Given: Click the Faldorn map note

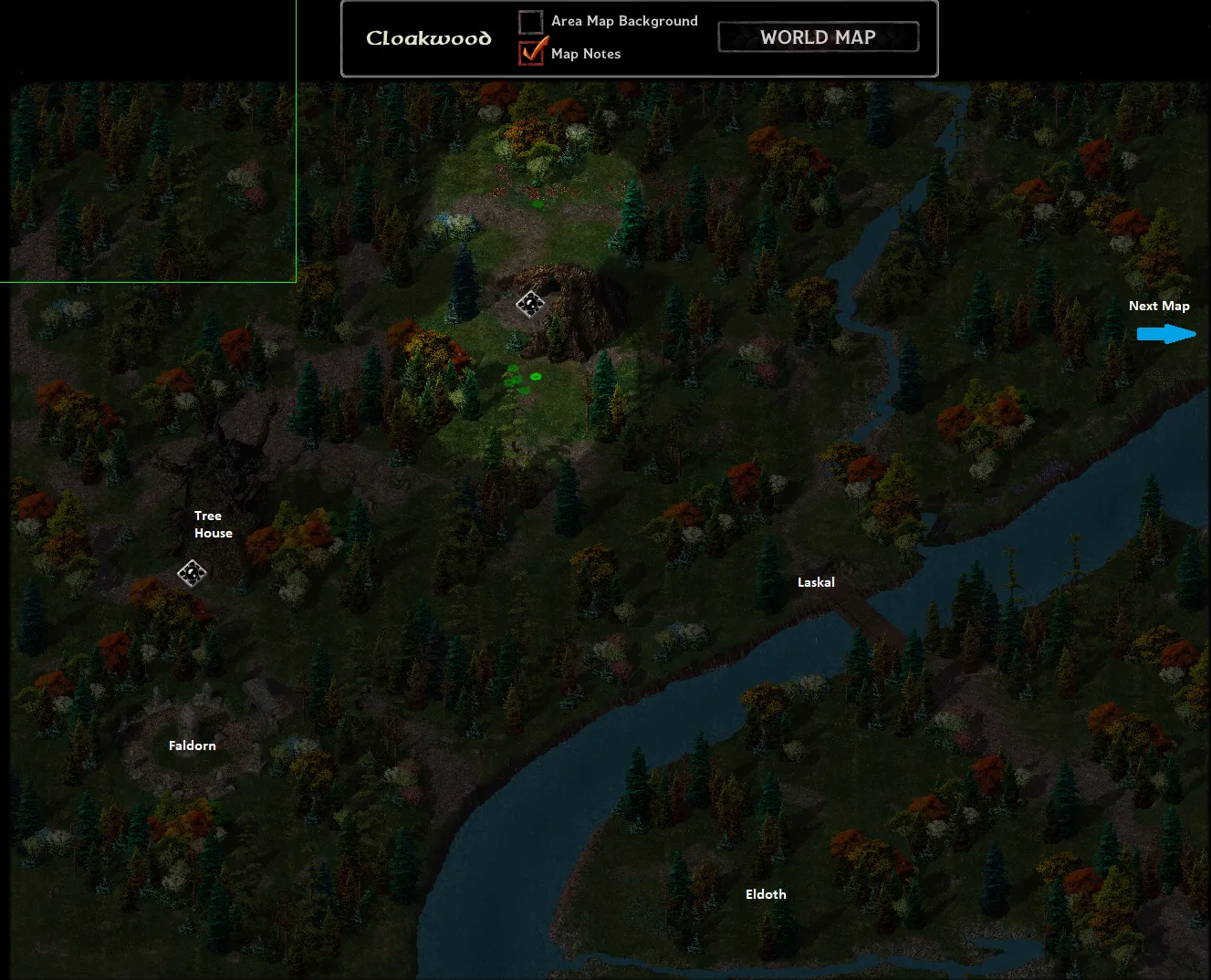Looking at the screenshot, I should pyautogui.click(x=193, y=745).
